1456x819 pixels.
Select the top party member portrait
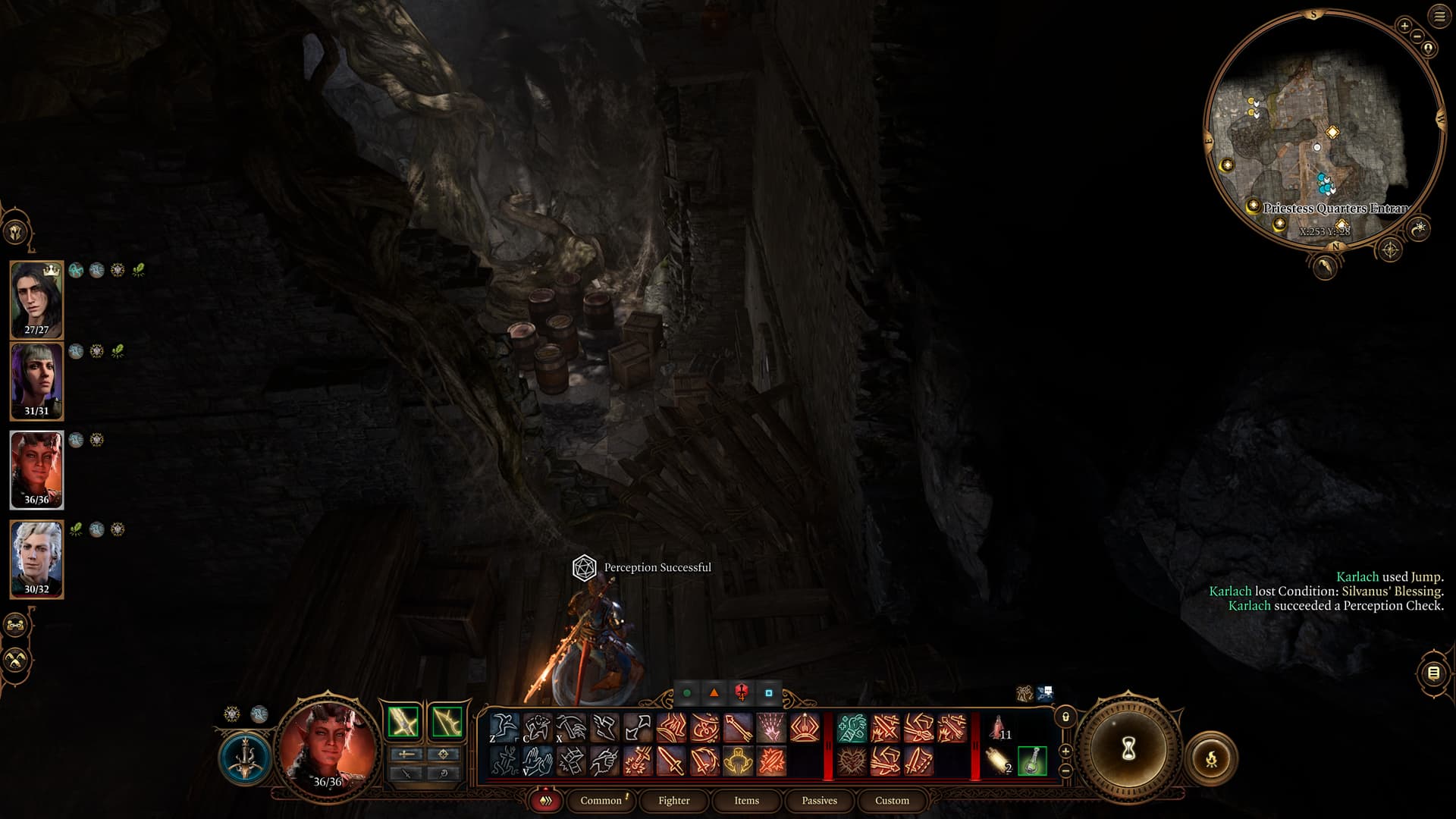[36, 299]
